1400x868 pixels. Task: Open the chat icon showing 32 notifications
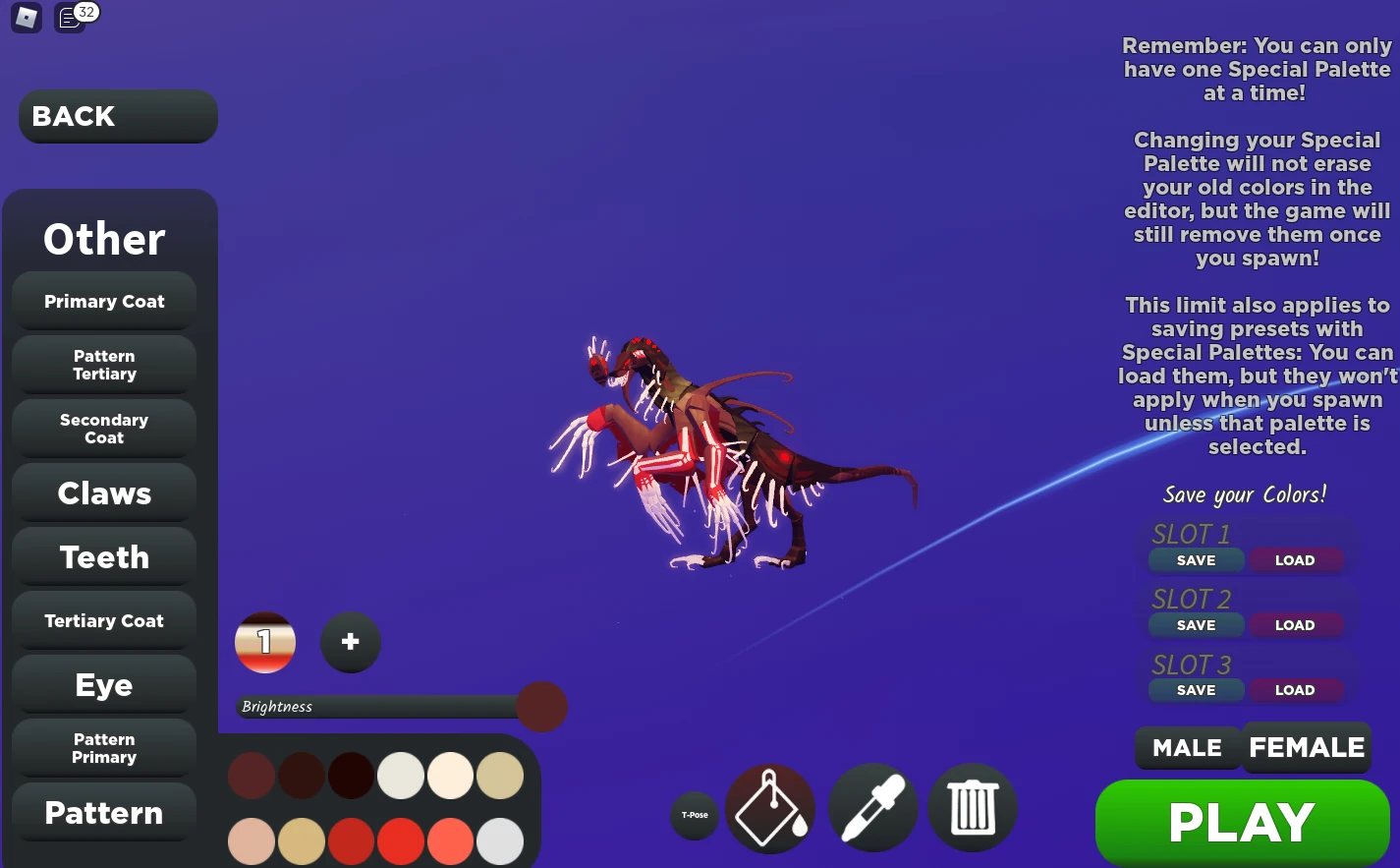click(x=68, y=18)
